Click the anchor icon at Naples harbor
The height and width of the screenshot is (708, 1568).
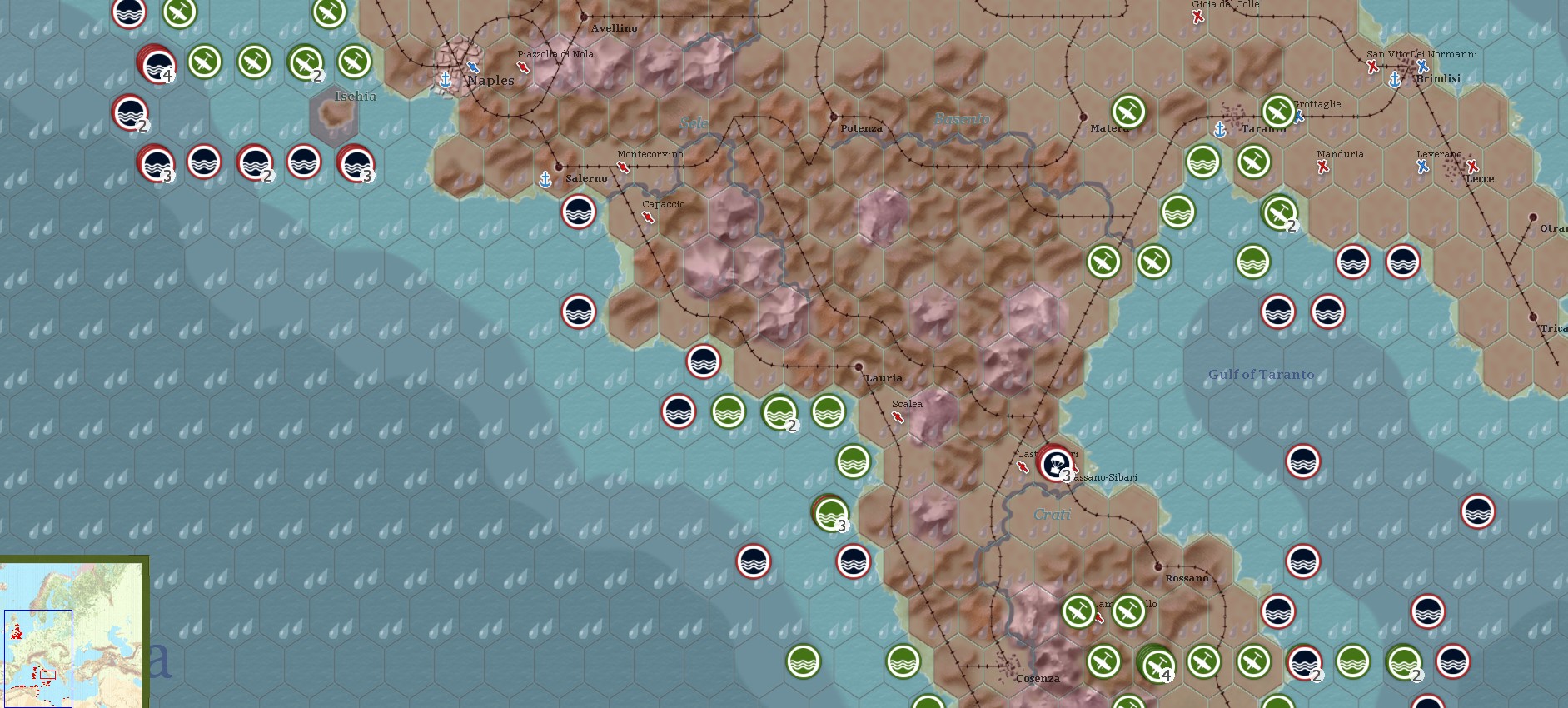(x=446, y=81)
